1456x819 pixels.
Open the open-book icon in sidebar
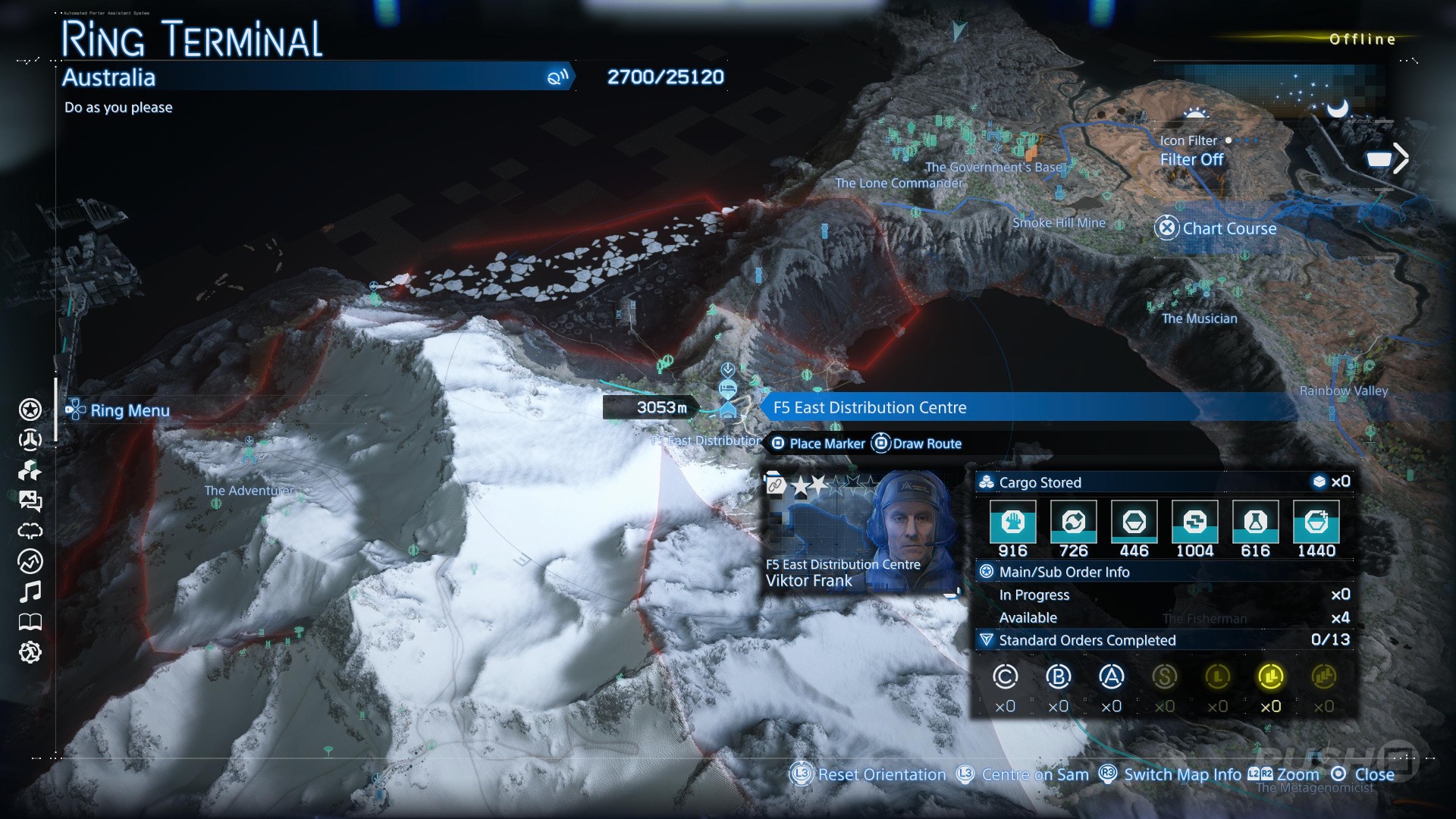pos(30,623)
